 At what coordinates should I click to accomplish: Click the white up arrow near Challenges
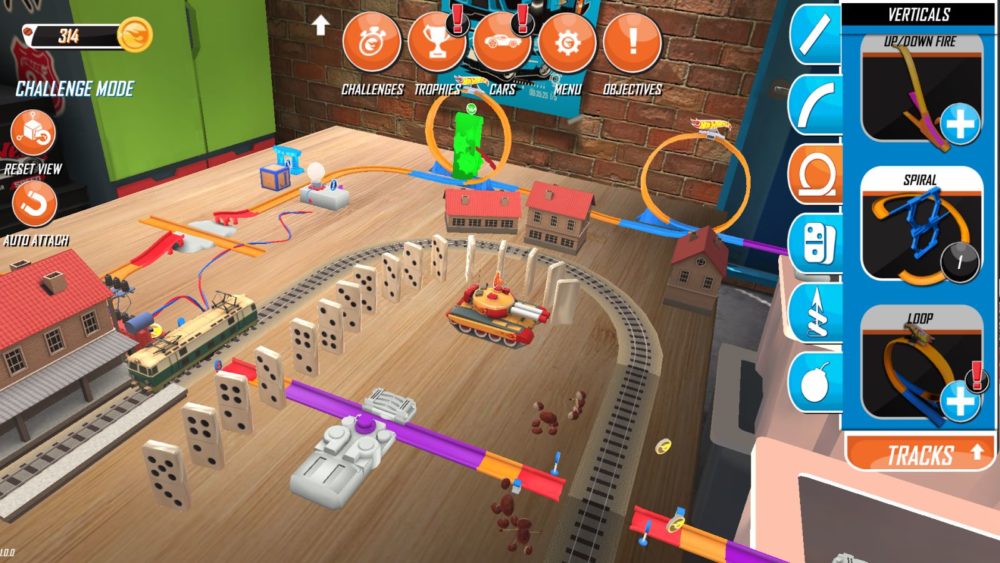(320, 25)
